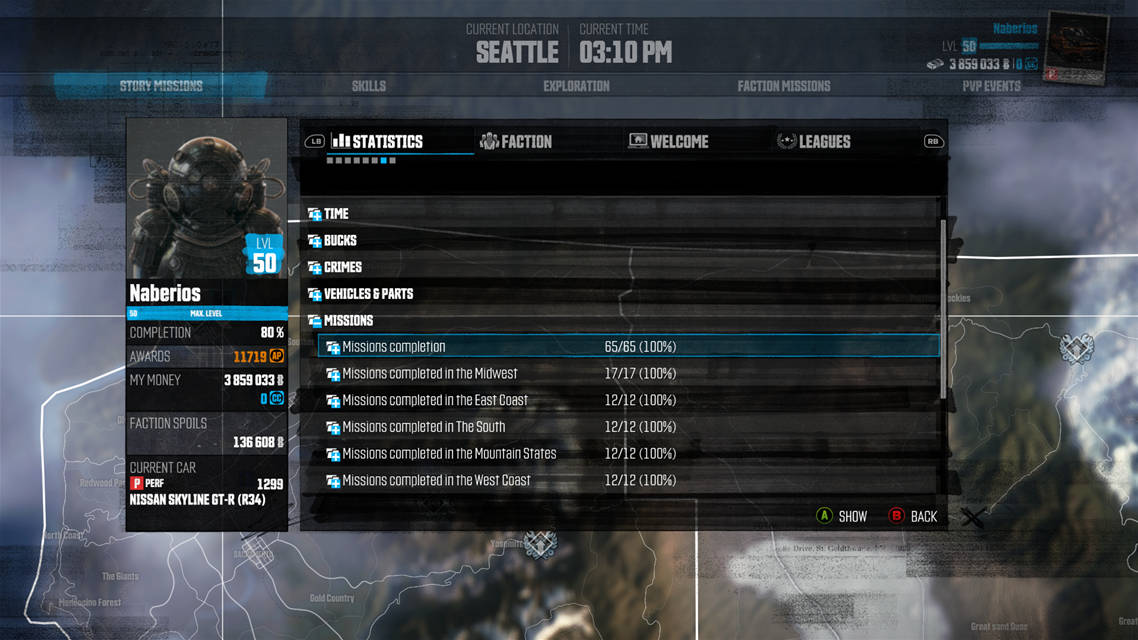The image size is (1138, 640).
Task: Expand the Time statistics section
Action: [336, 214]
